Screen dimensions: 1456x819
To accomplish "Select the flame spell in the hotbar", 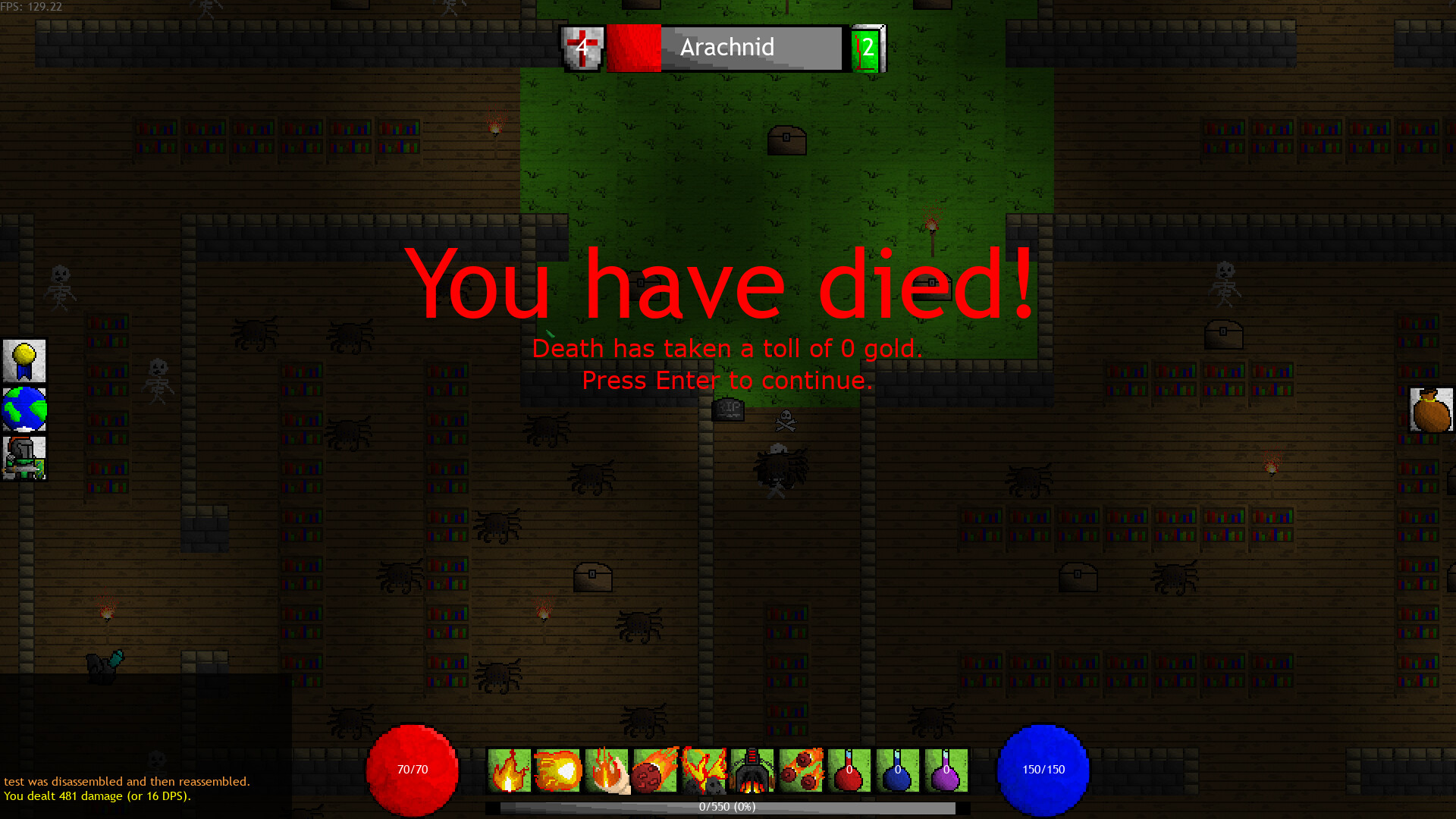I will (510, 771).
